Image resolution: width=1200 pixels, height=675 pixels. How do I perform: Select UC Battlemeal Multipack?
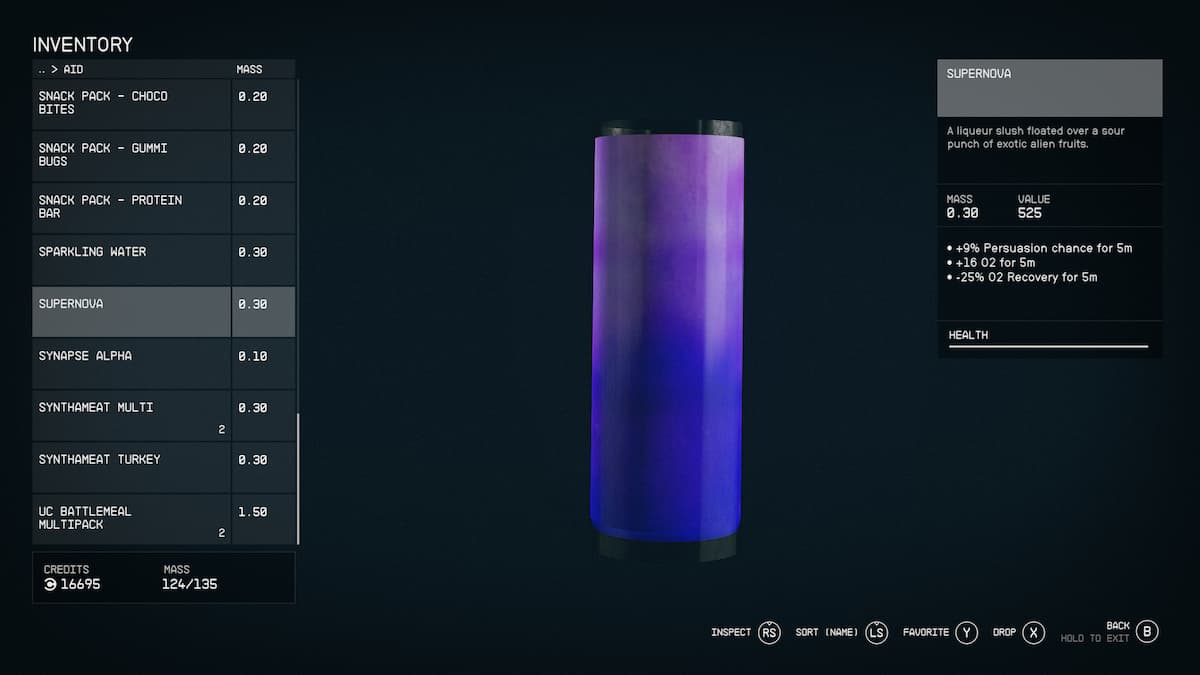(x=132, y=518)
